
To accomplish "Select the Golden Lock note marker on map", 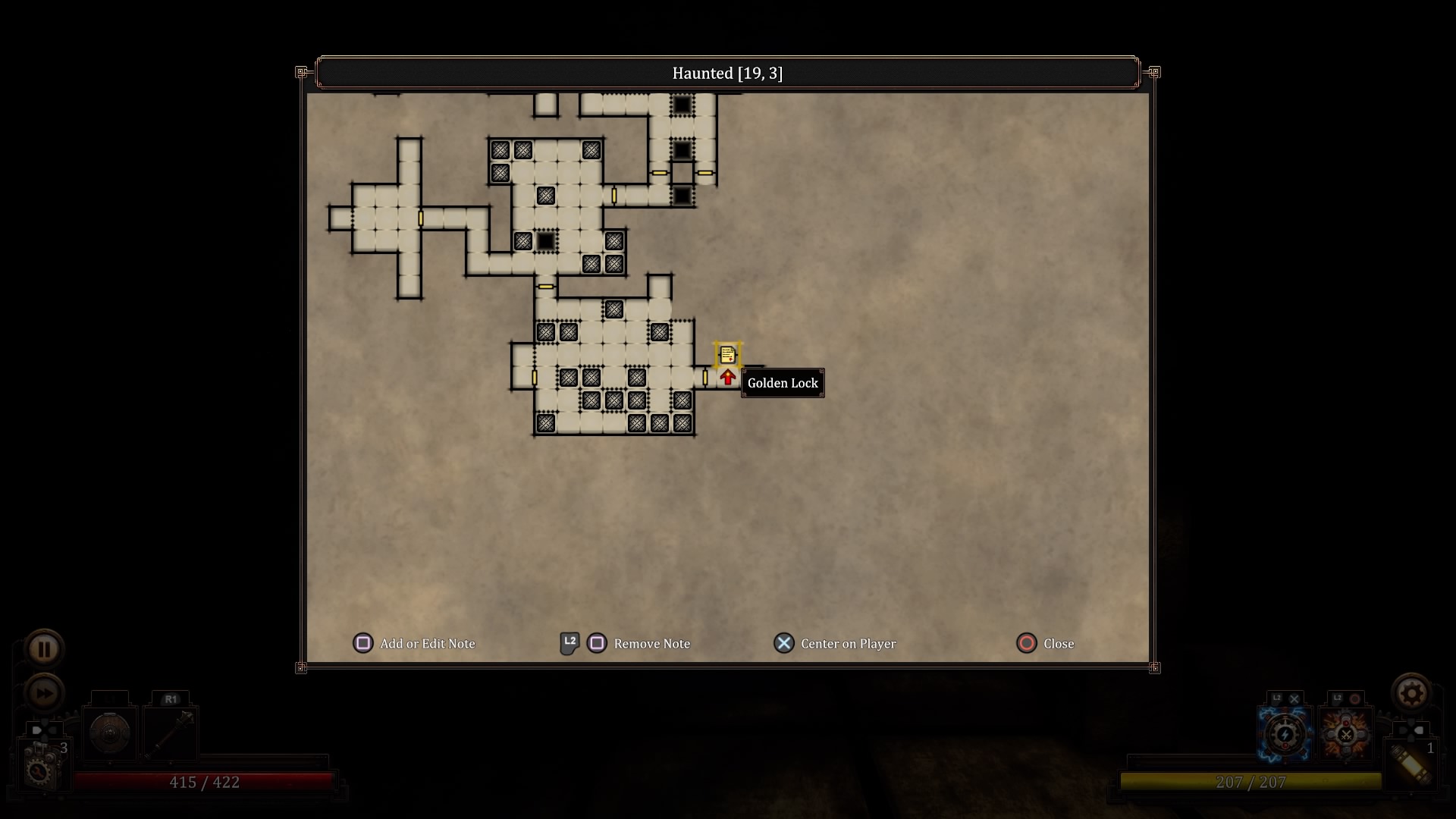I will [x=727, y=354].
